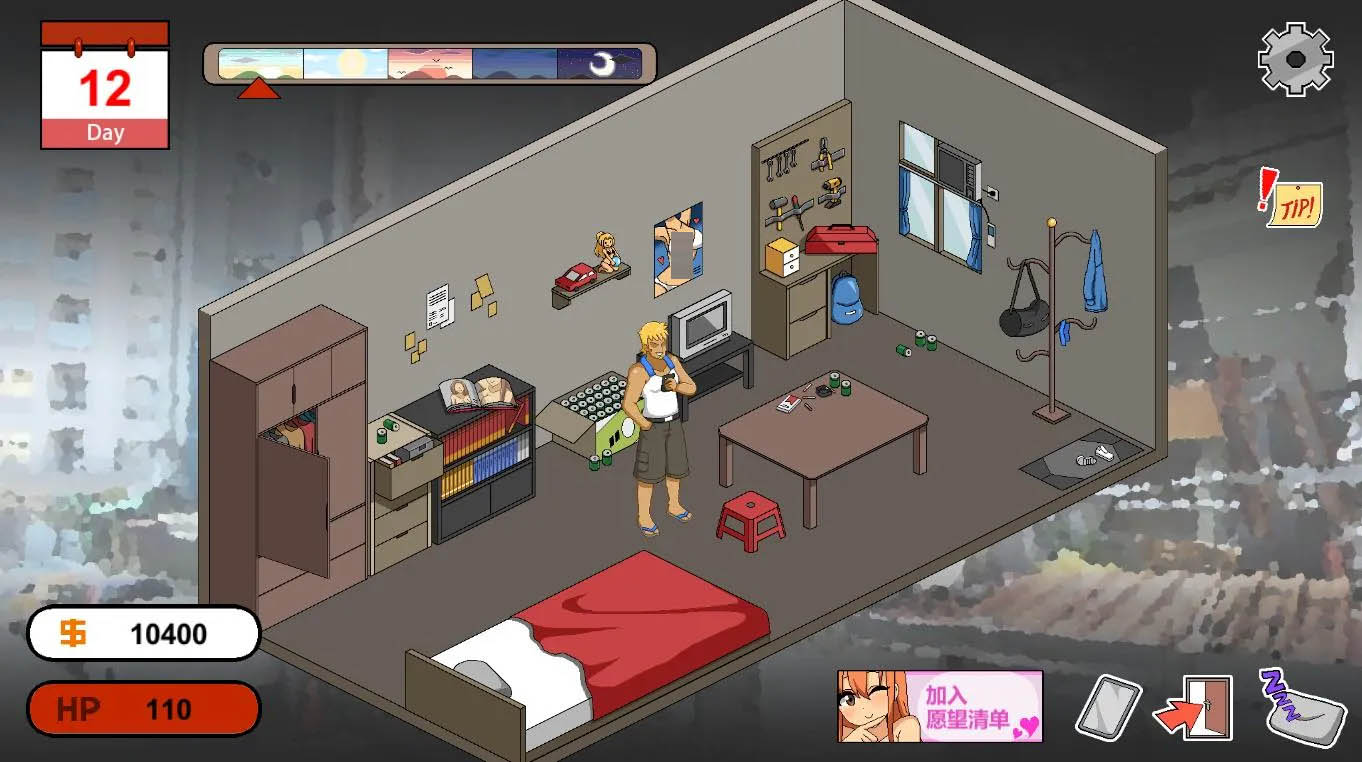The image size is (1362, 762).
Task: Open the smartphone icon
Action: pos(1108,708)
